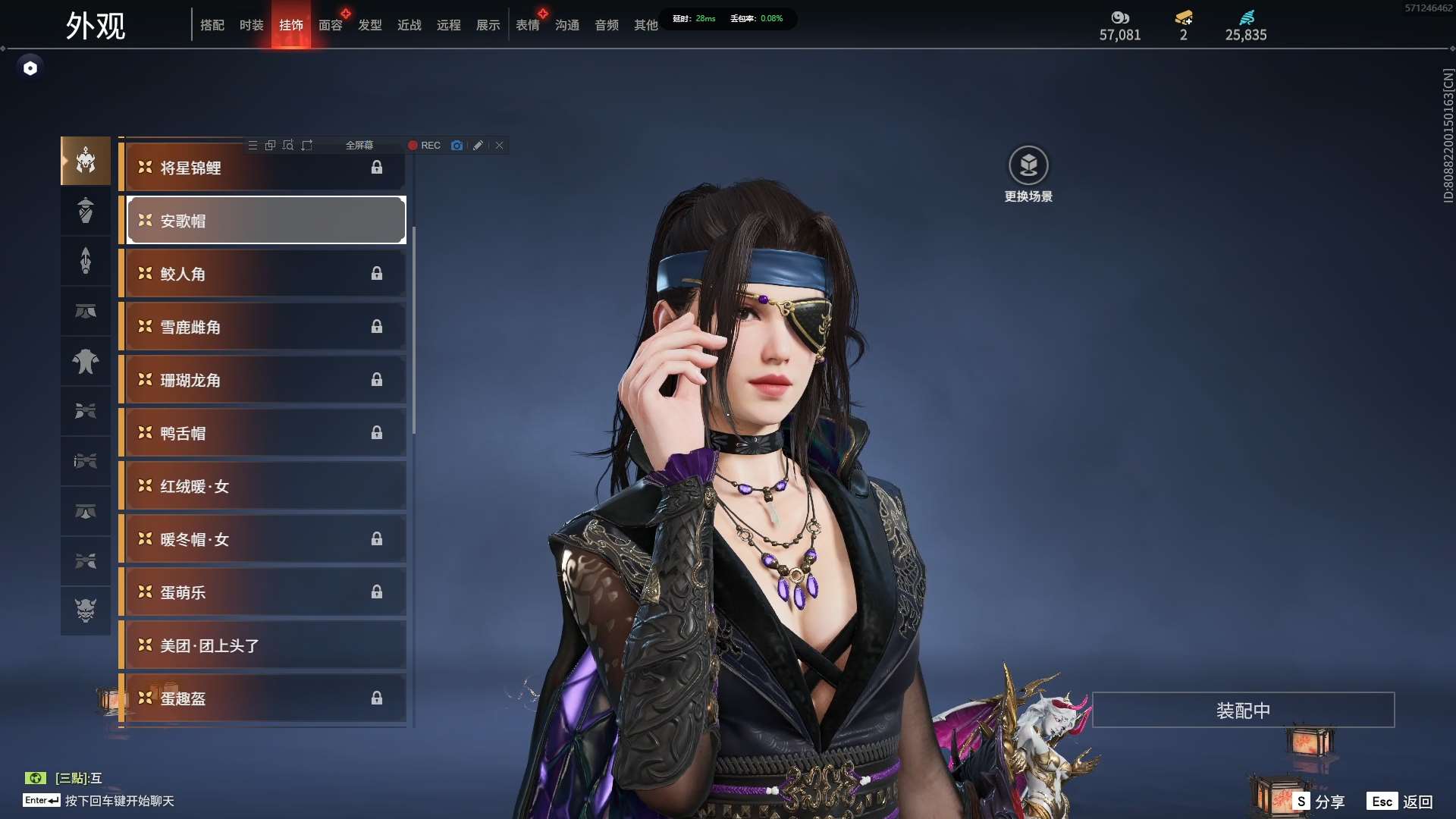
Task: Start recording with the REC button
Action: [424, 146]
